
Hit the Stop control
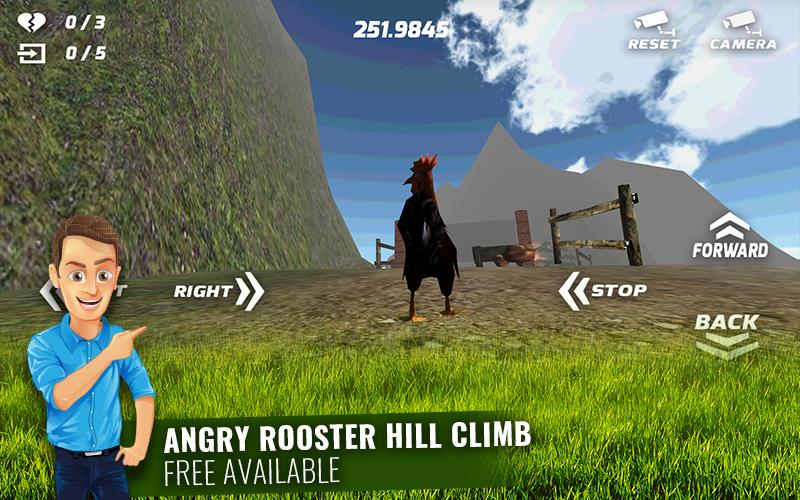click(x=602, y=291)
